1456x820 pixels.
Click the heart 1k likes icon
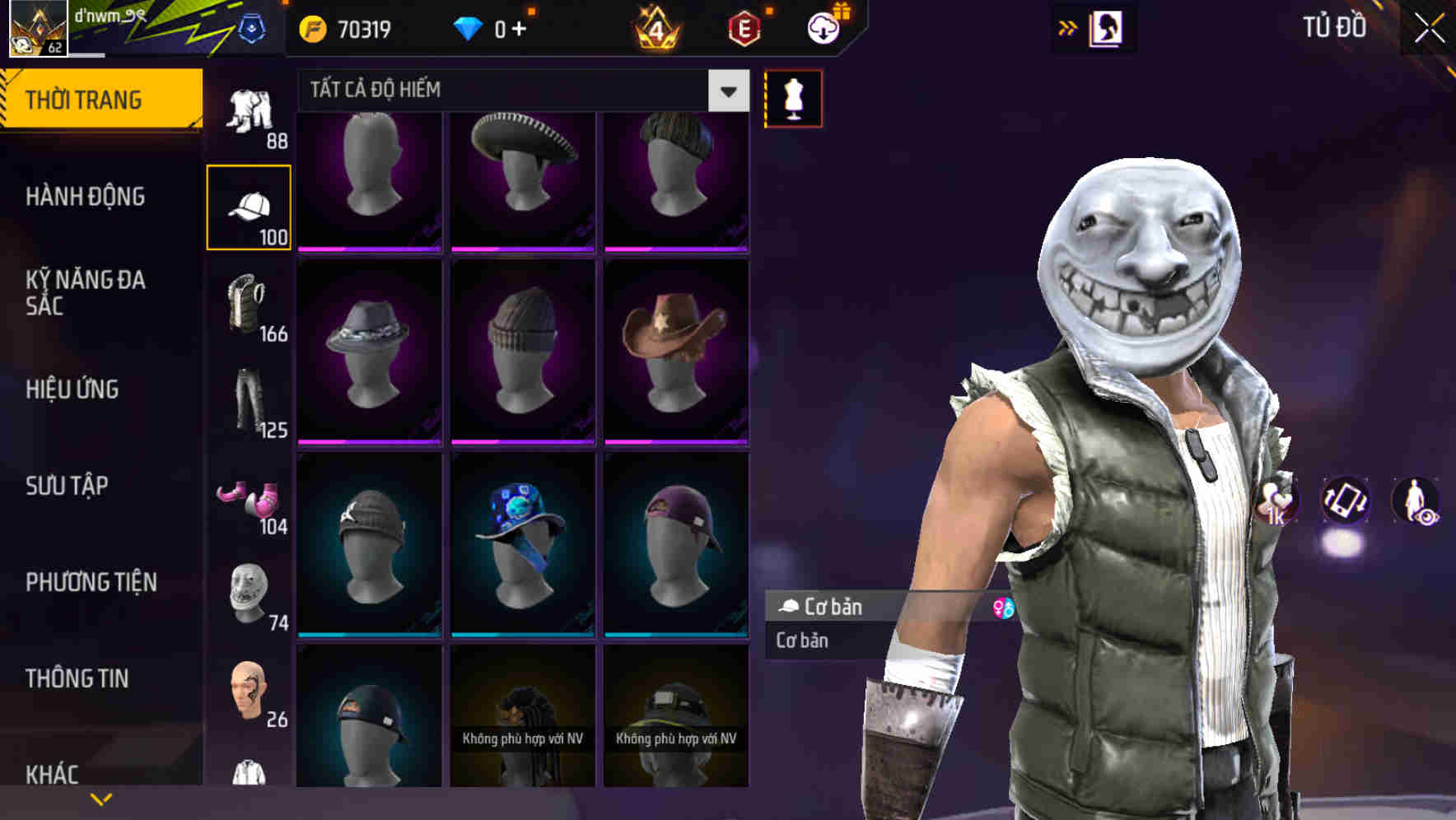[x=1275, y=502]
